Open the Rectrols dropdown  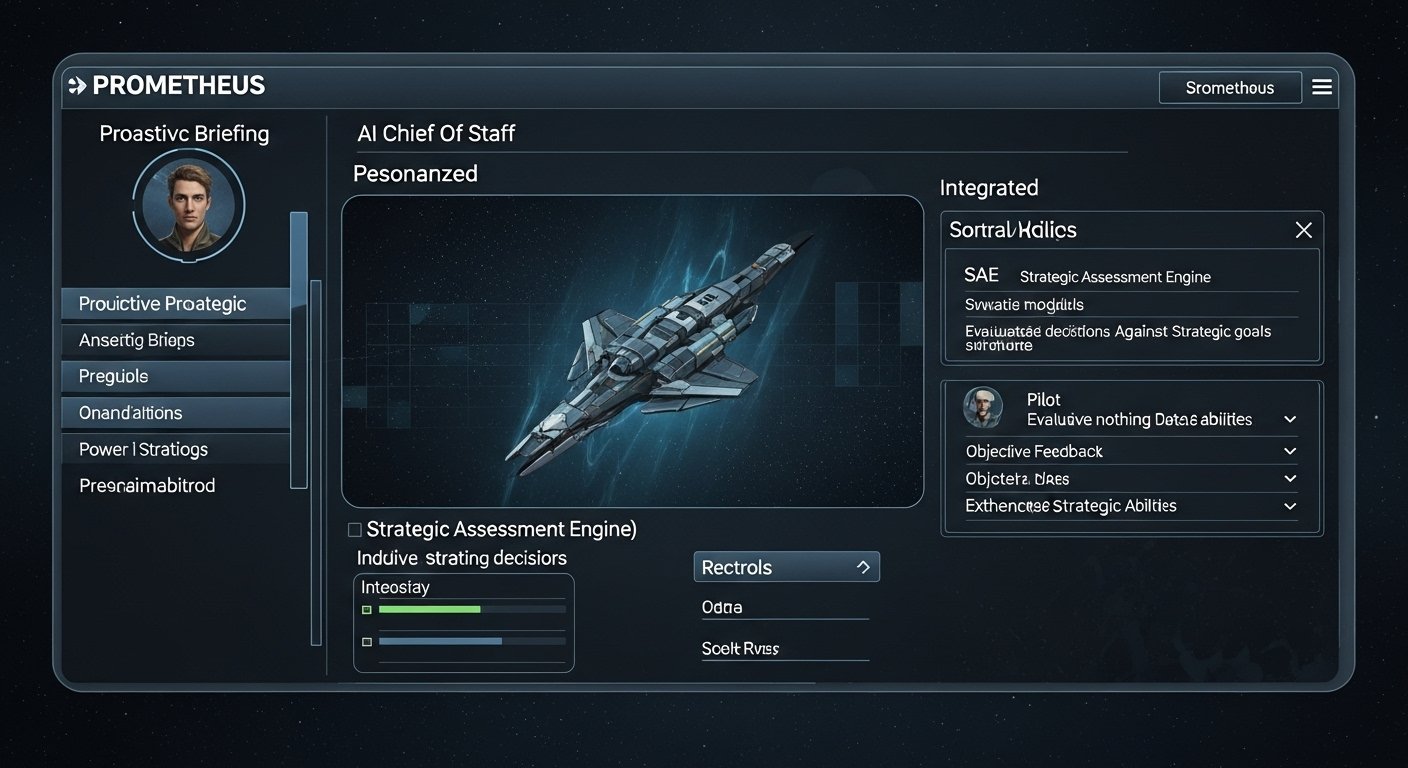786,567
